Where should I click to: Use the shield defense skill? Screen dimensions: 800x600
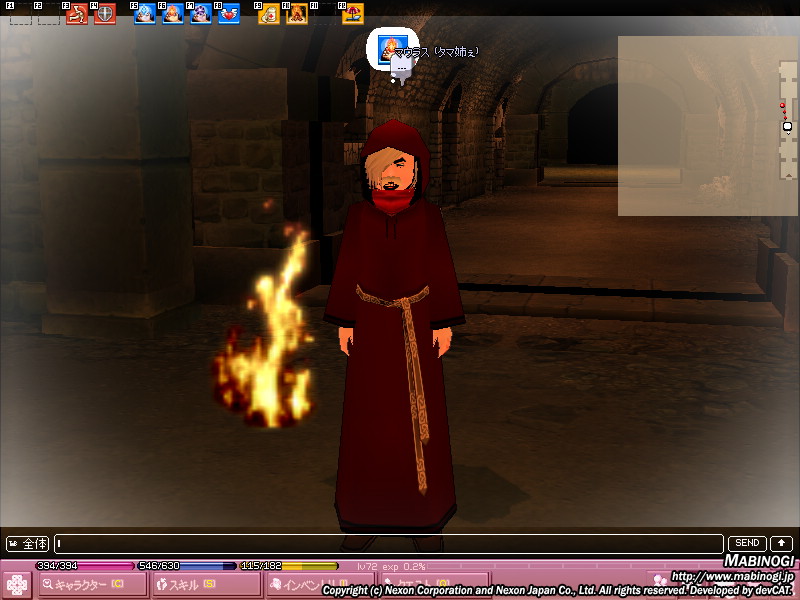(x=105, y=14)
